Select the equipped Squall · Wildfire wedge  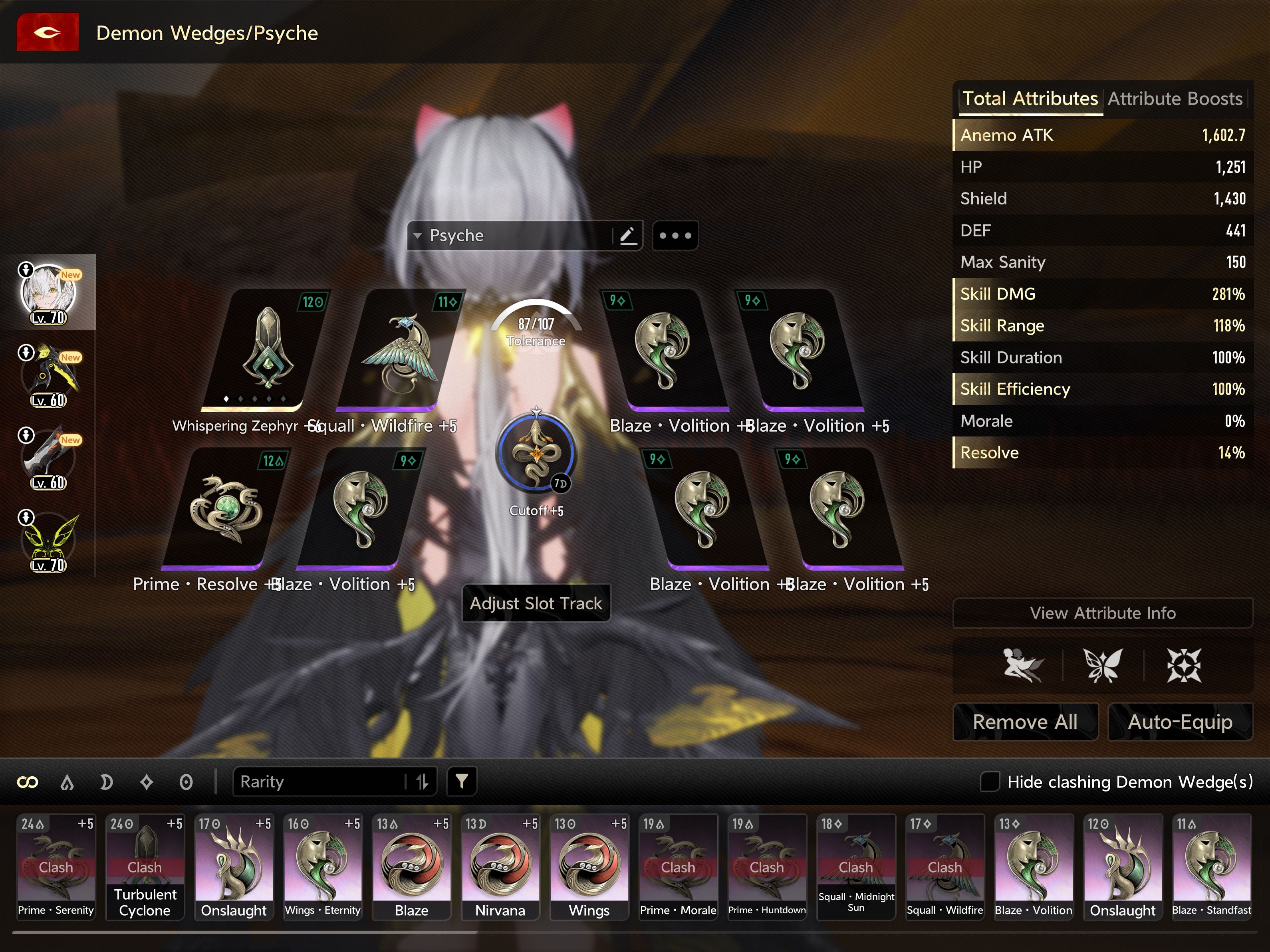point(399,350)
